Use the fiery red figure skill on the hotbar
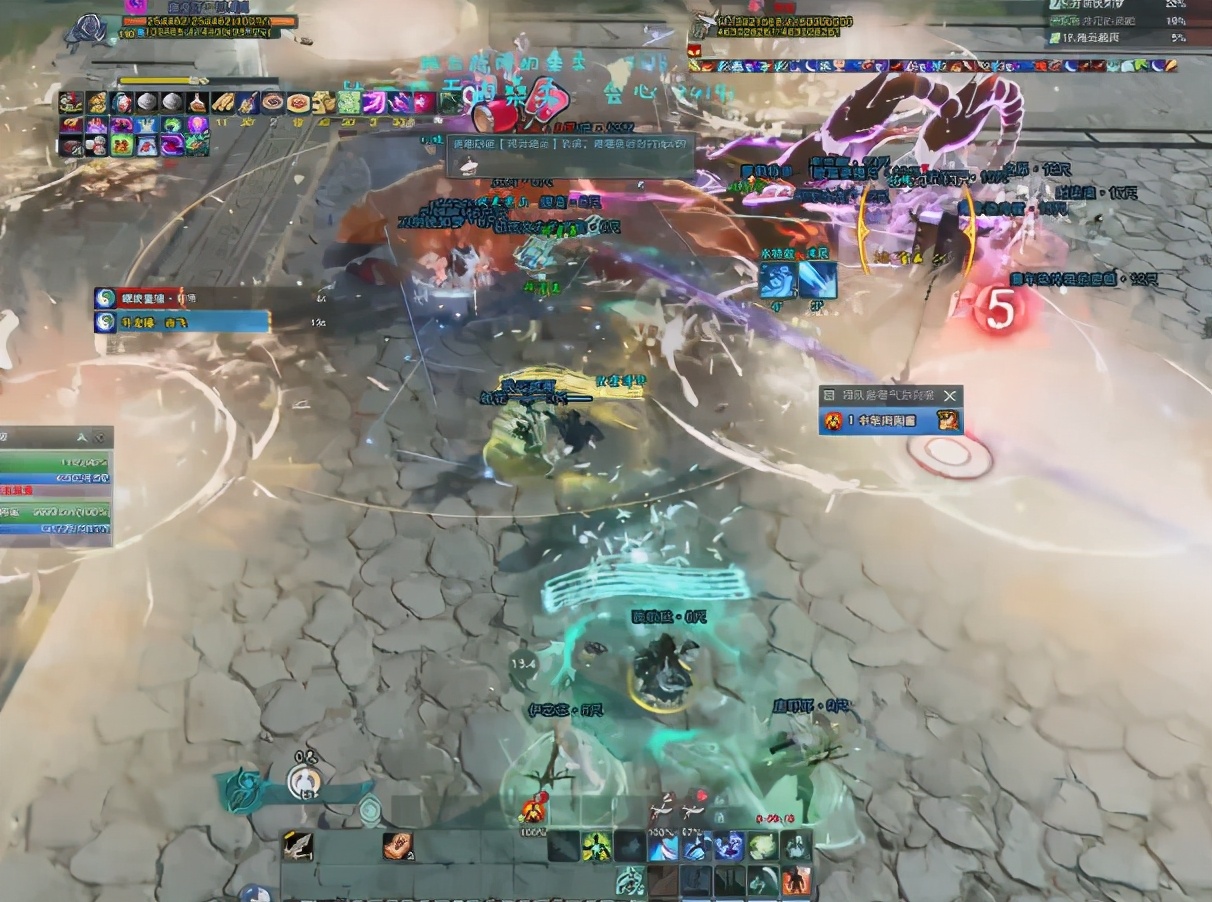 pyautogui.click(x=797, y=881)
